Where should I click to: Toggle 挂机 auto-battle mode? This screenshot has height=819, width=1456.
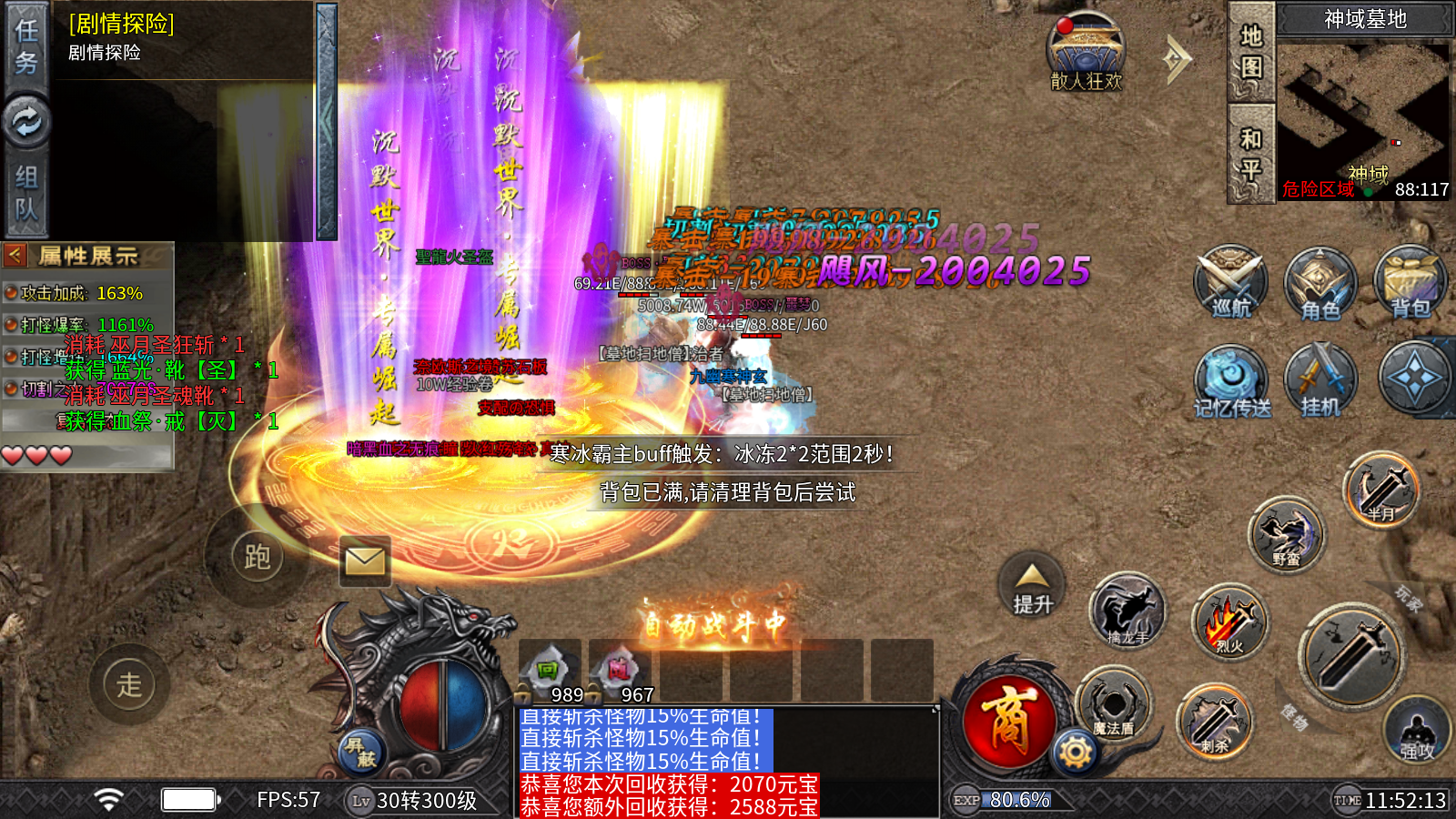(x=1320, y=380)
